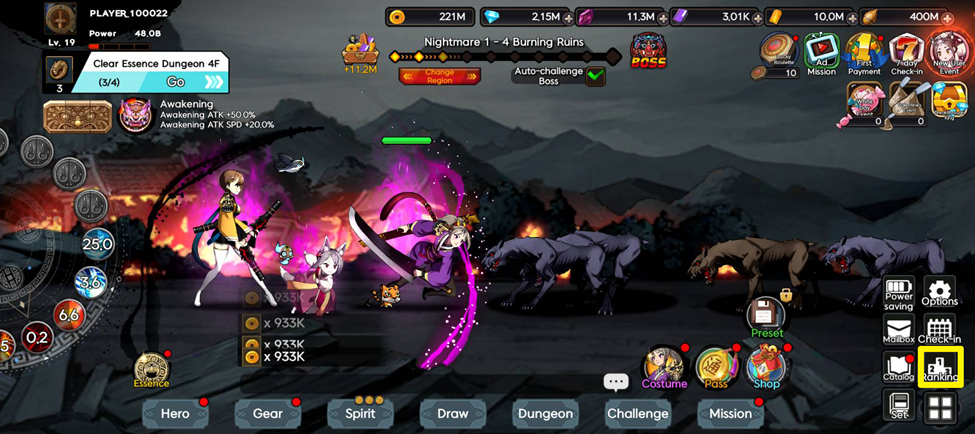Open the Preset loadouts
975x434 pixels.
coord(766,316)
